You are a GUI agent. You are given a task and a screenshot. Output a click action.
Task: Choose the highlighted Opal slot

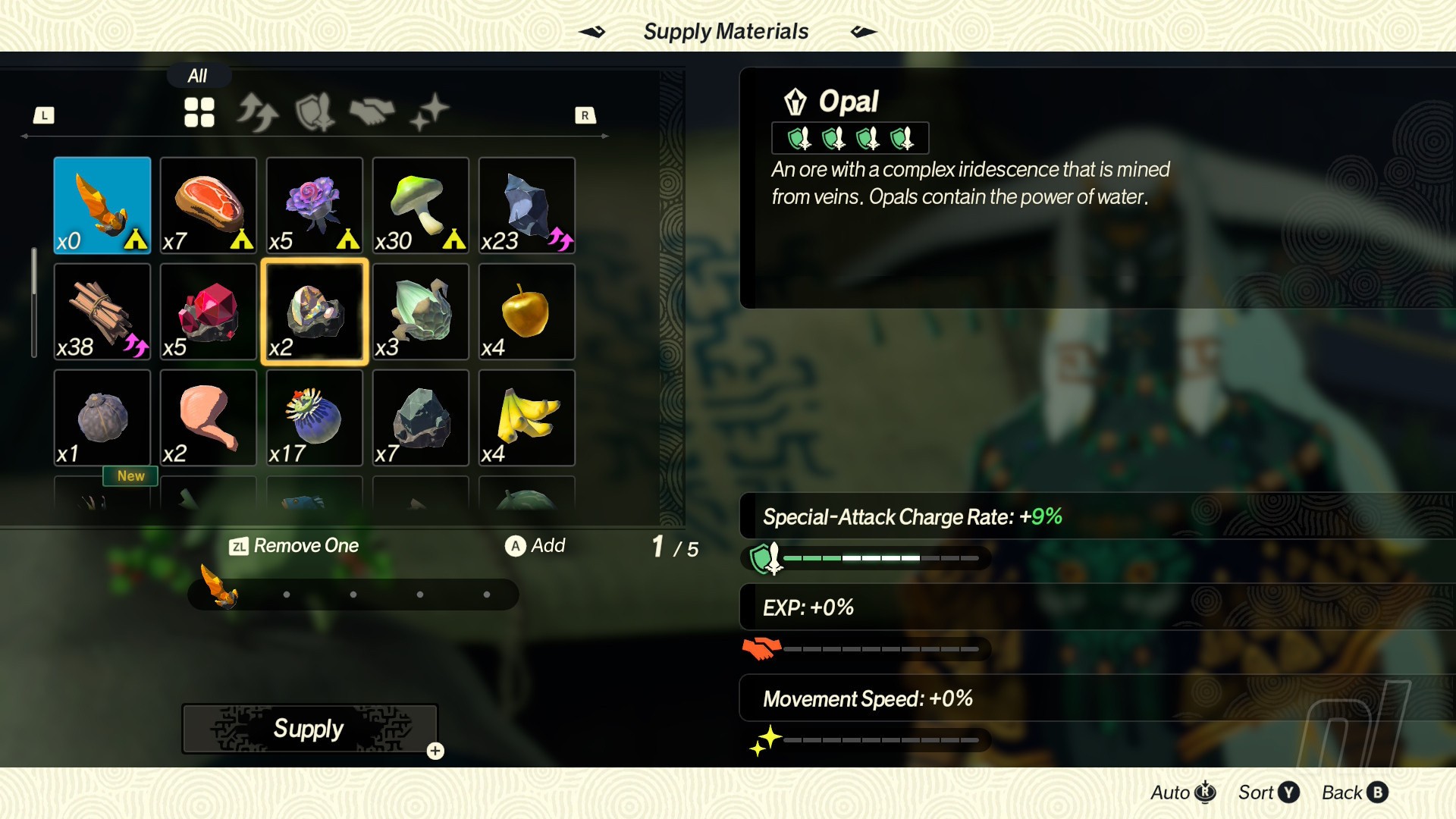[x=315, y=311]
